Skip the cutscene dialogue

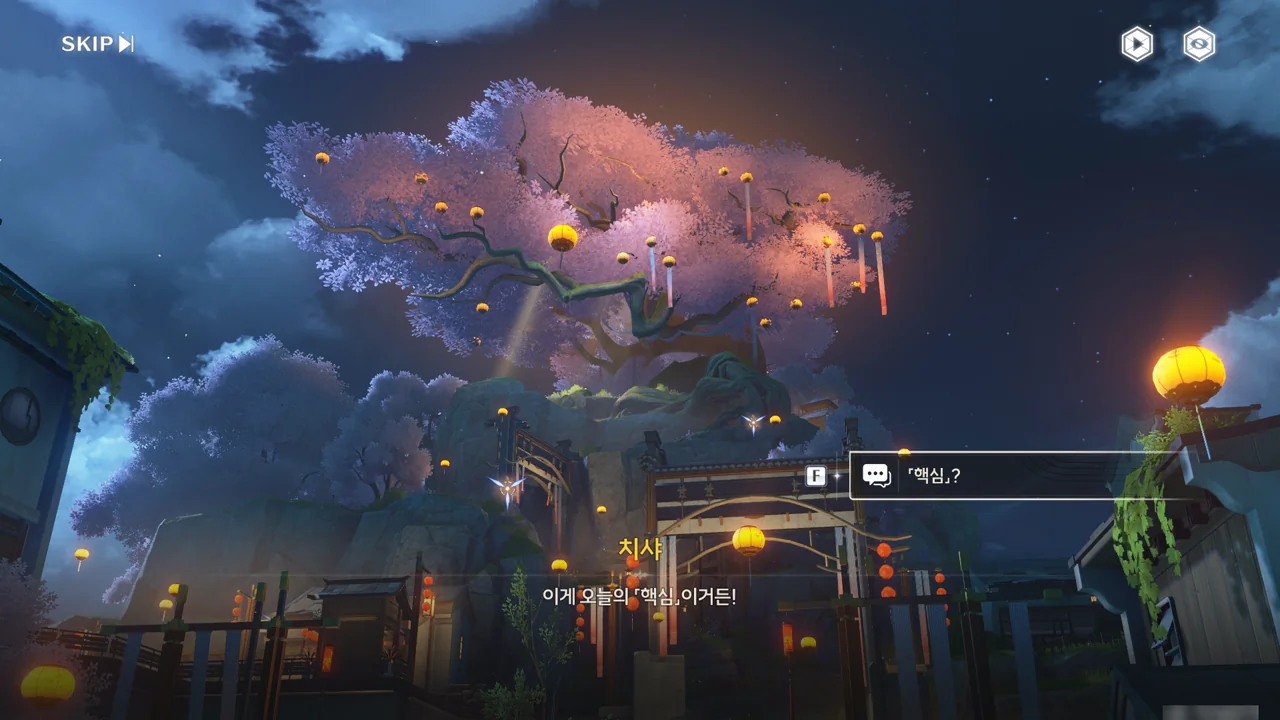click(x=97, y=44)
